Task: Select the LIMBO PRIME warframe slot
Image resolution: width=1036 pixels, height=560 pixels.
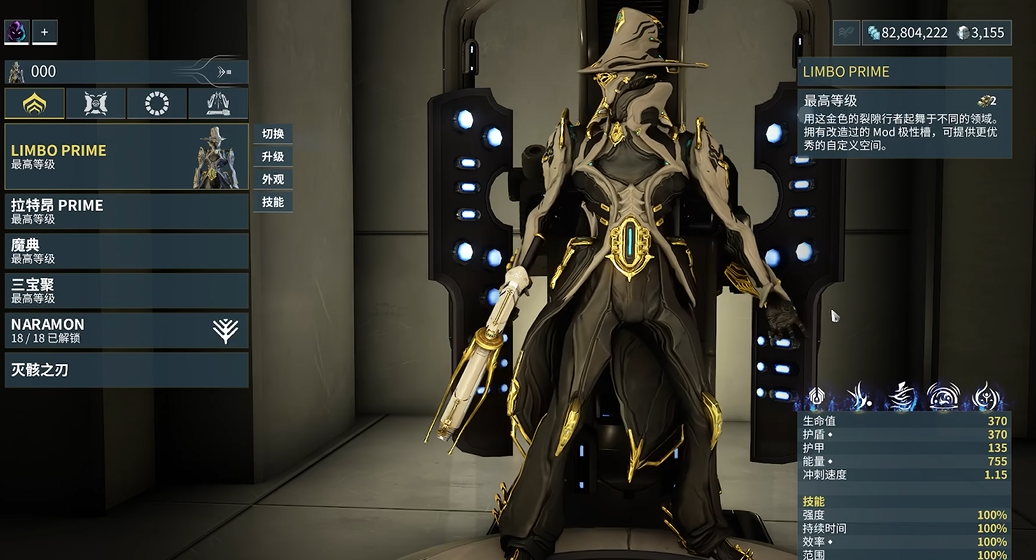Action: 126,157
